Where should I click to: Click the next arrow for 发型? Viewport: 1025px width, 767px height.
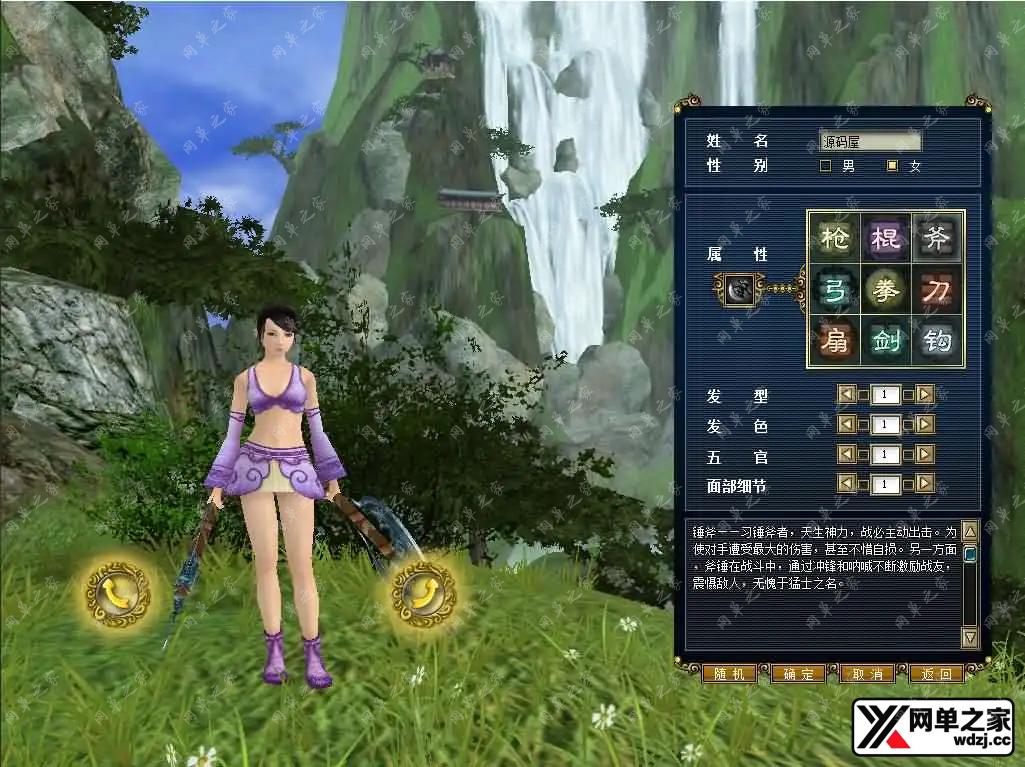point(924,395)
